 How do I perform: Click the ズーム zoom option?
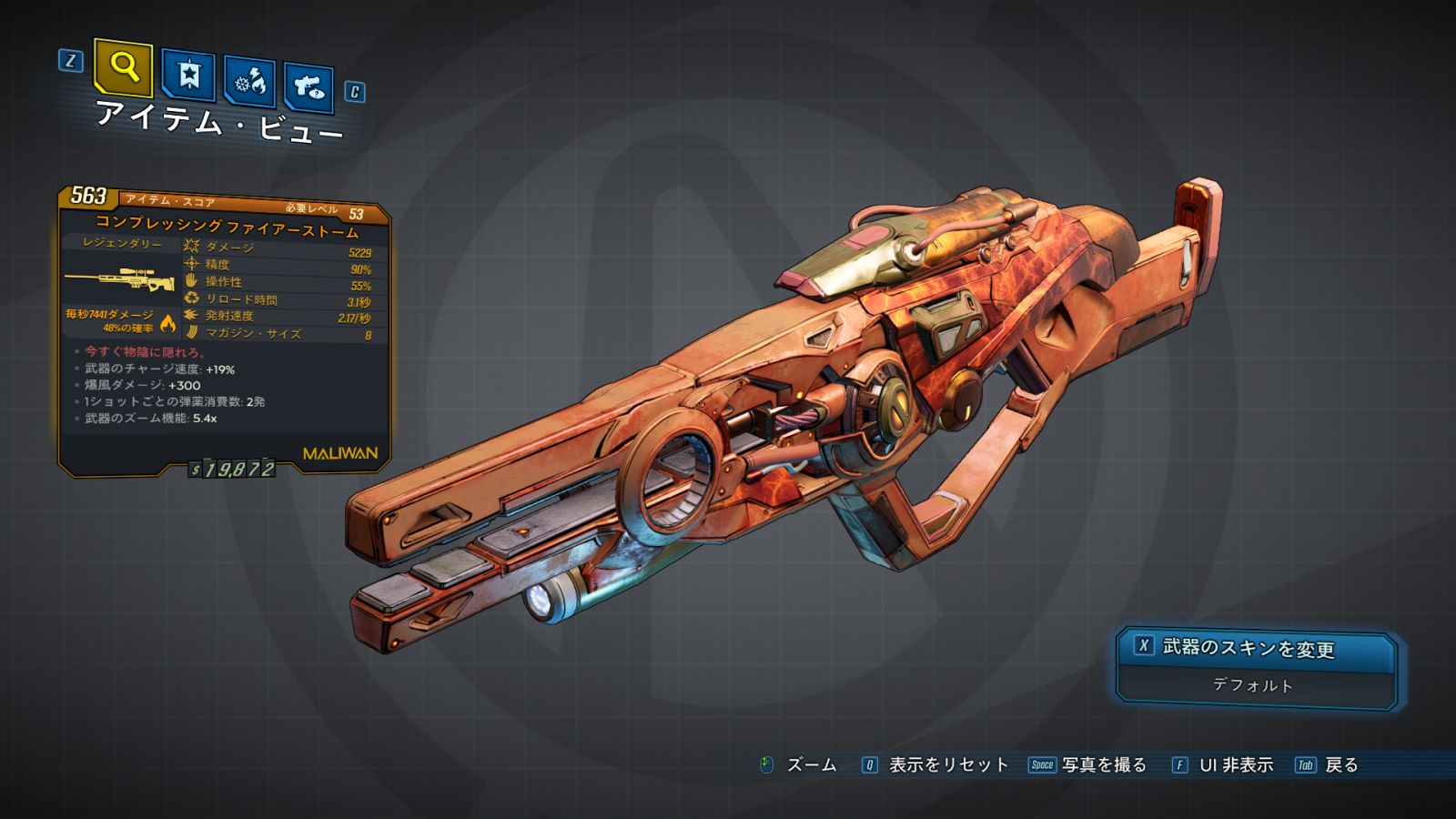click(810, 765)
